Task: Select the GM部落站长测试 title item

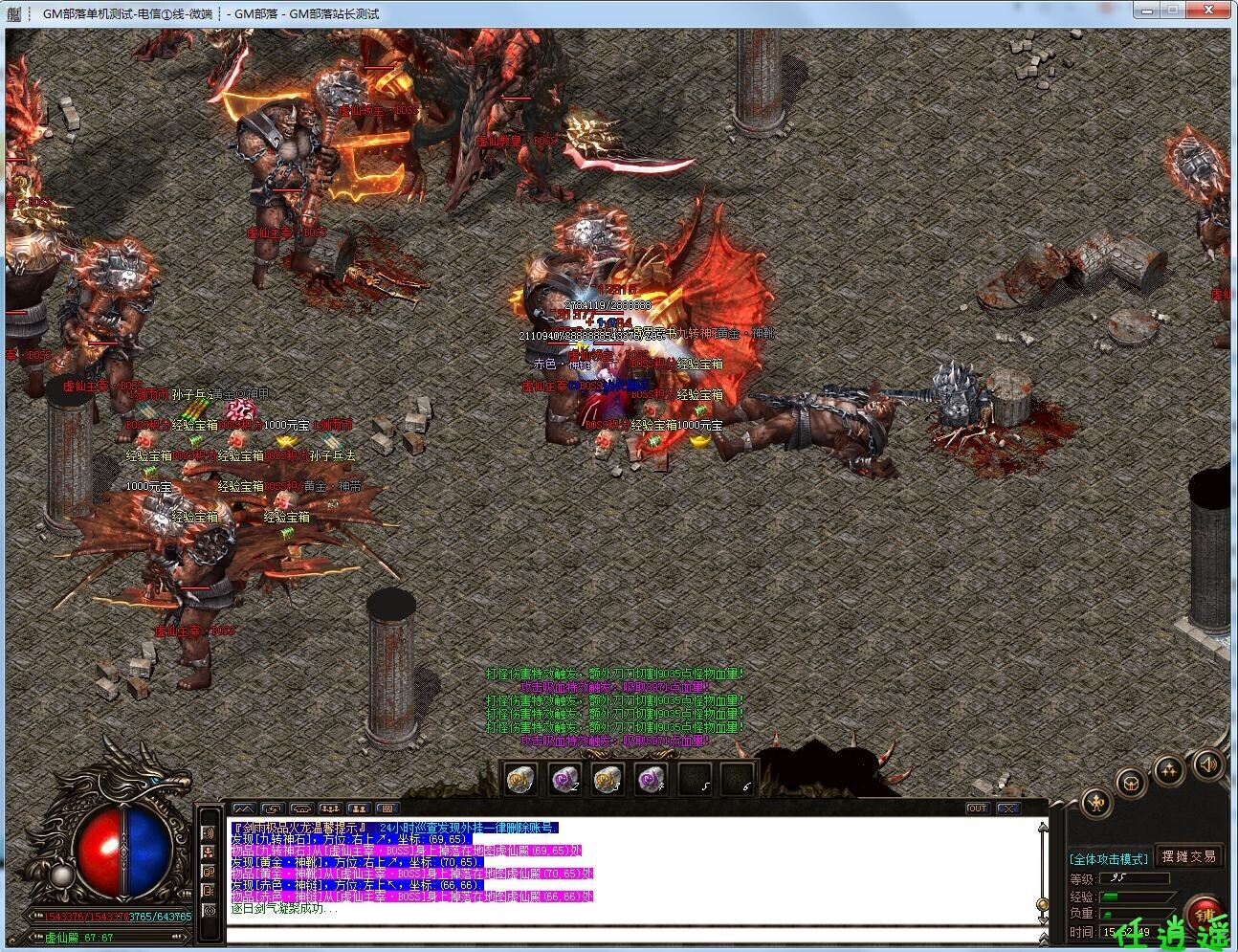Action: pyautogui.click(x=335, y=13)
